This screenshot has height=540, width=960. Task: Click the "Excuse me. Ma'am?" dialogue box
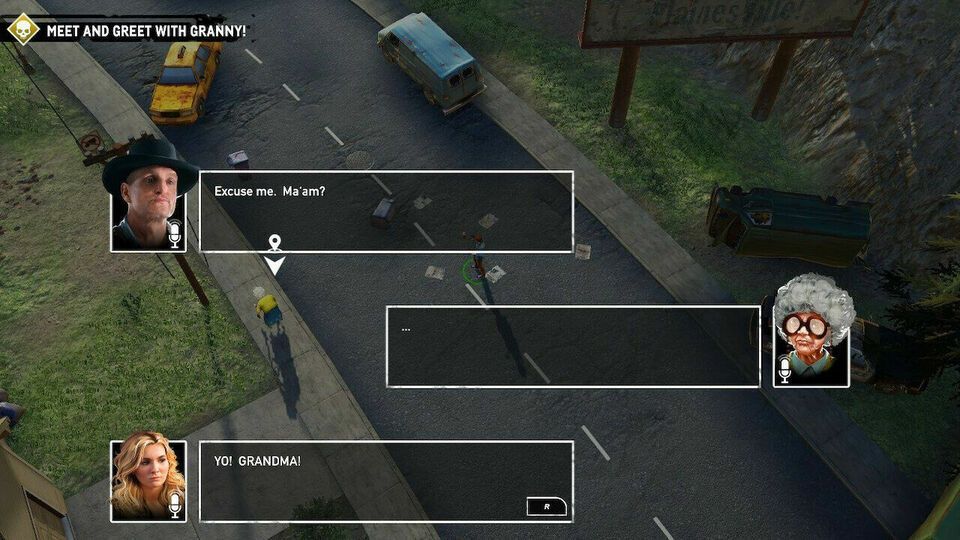point(386,211)
